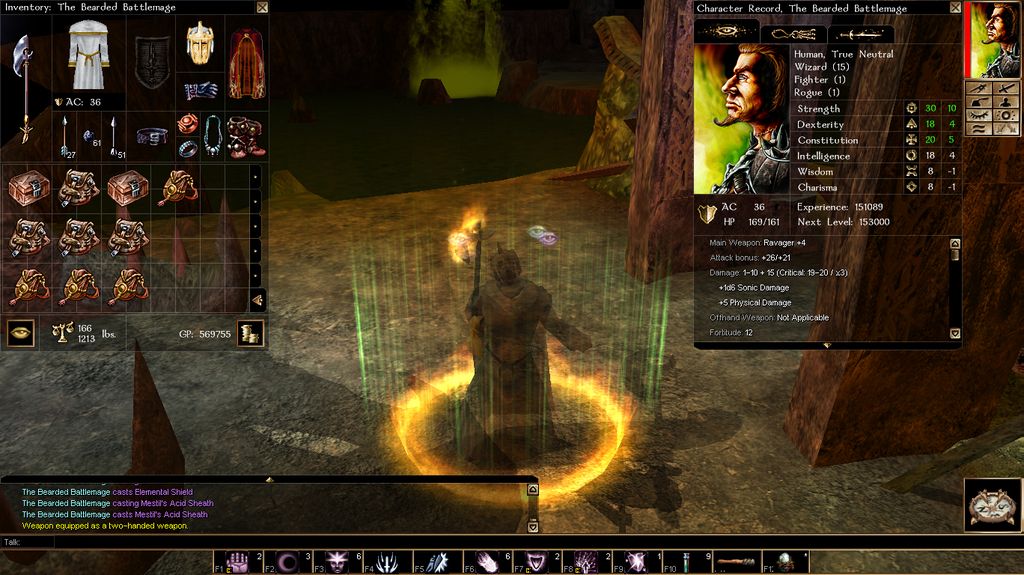The image size is (1024, 575).
Task: Select the equipped white robe
Action: [89, 55]
